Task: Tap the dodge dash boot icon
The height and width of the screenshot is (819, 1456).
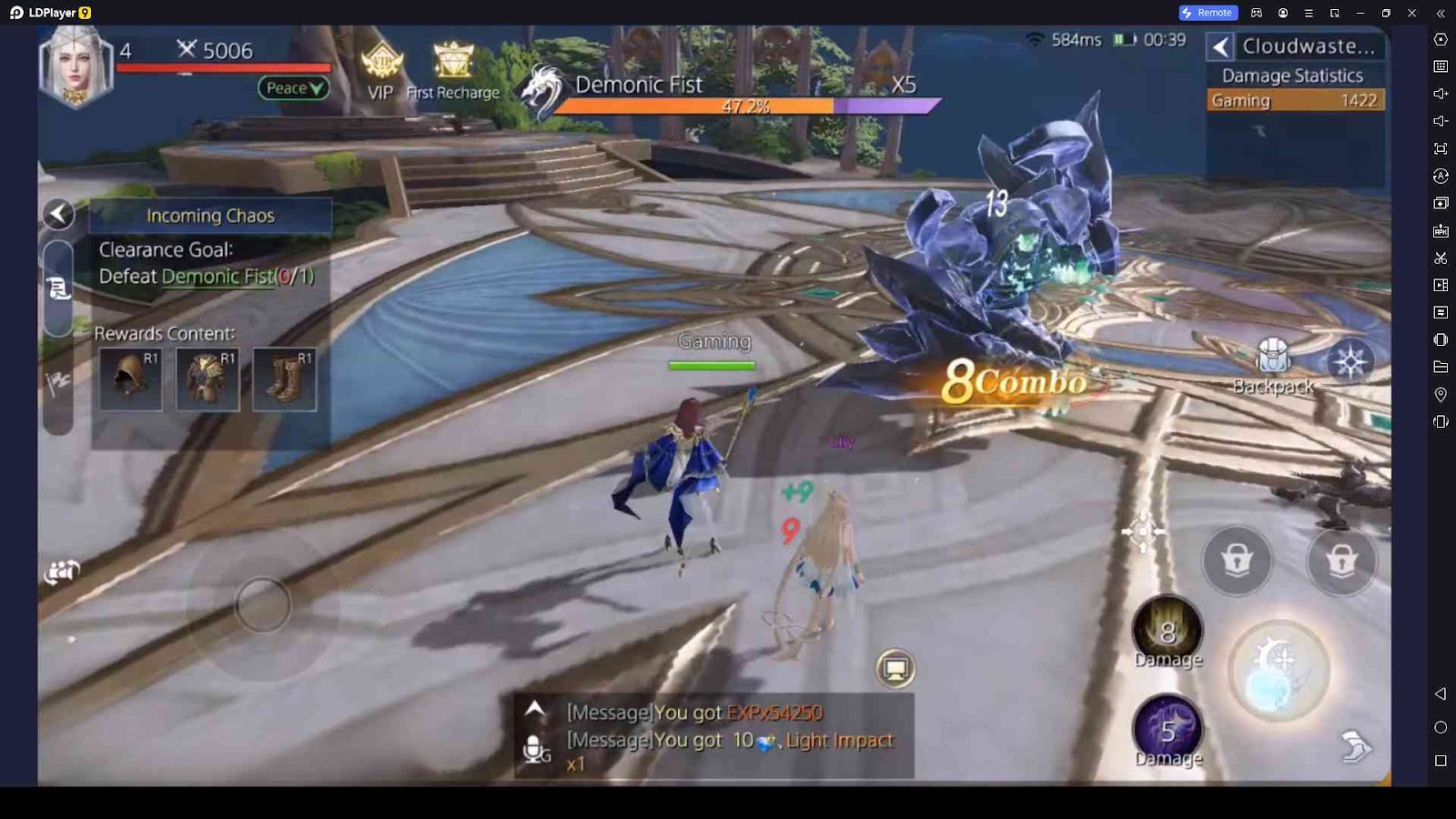Action: pos(1355,747)
